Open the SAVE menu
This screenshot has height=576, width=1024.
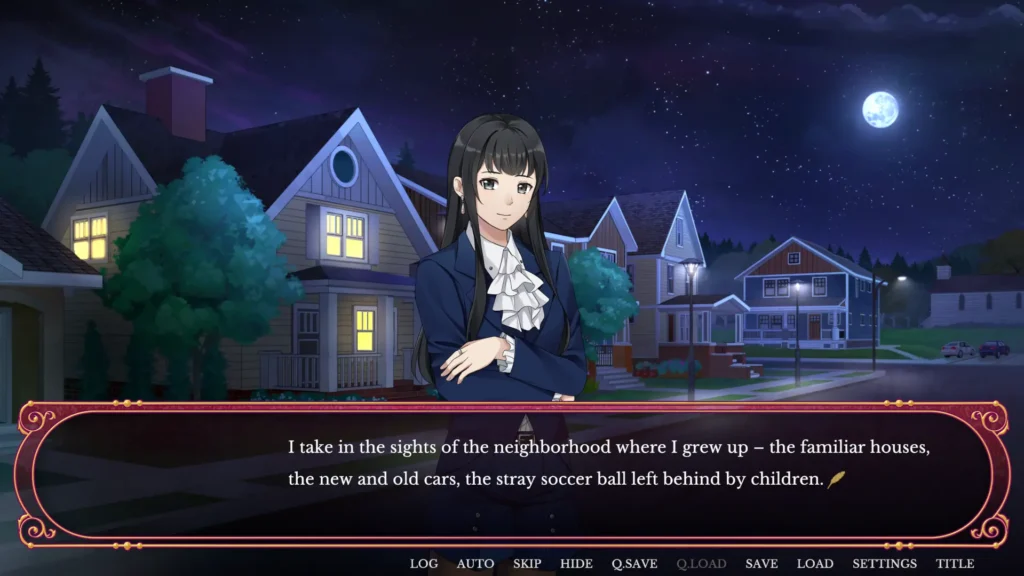pos(761,564)
